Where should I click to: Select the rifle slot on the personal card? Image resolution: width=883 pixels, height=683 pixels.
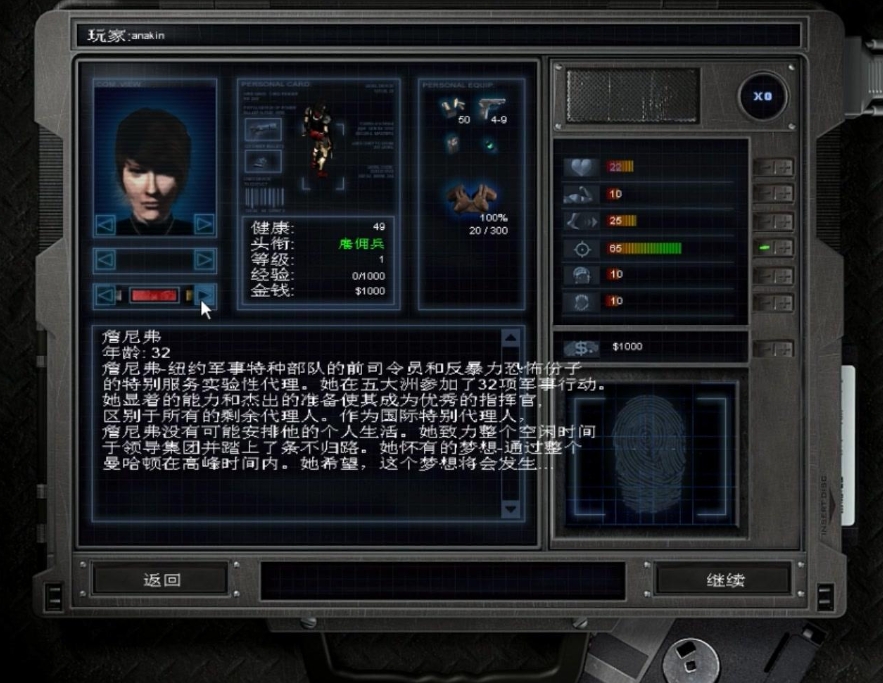point(264,129)
